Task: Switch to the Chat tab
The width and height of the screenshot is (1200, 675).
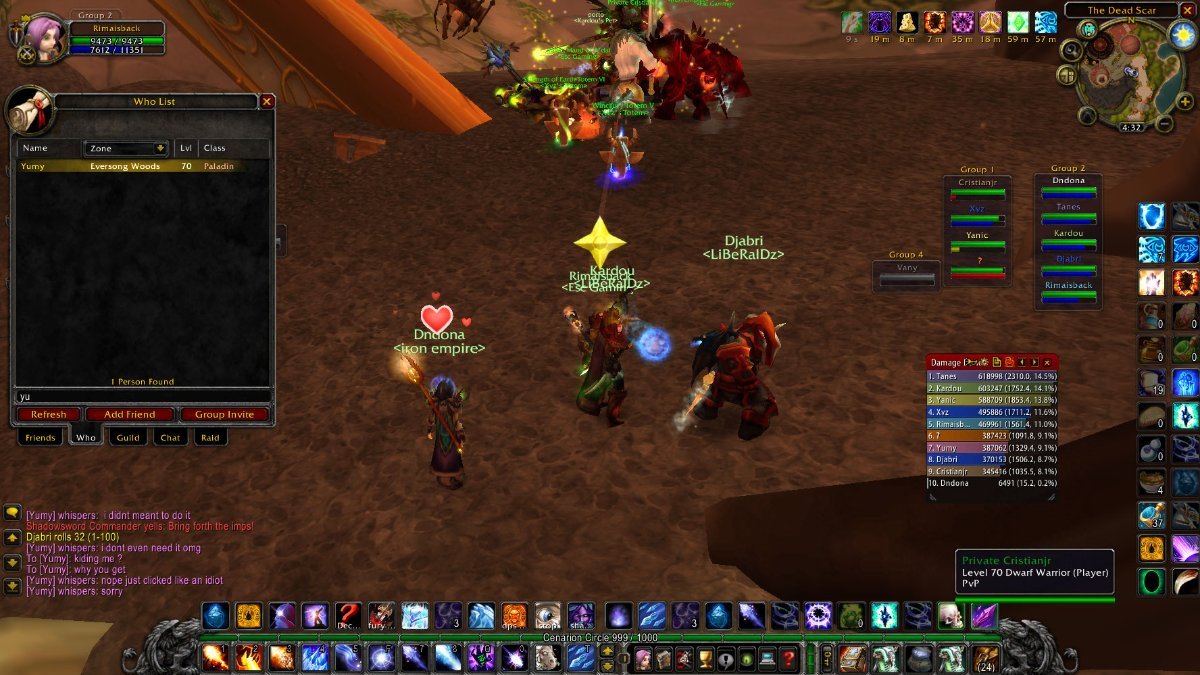Action: [x=170, y=438]
